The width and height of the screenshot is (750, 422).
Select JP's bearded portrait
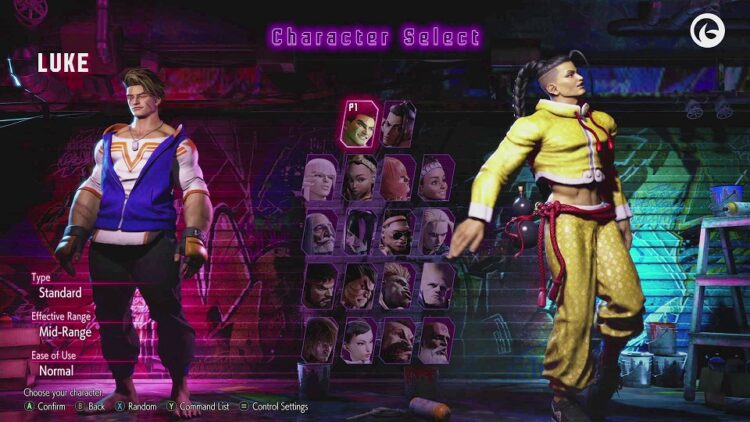(322, 231)
